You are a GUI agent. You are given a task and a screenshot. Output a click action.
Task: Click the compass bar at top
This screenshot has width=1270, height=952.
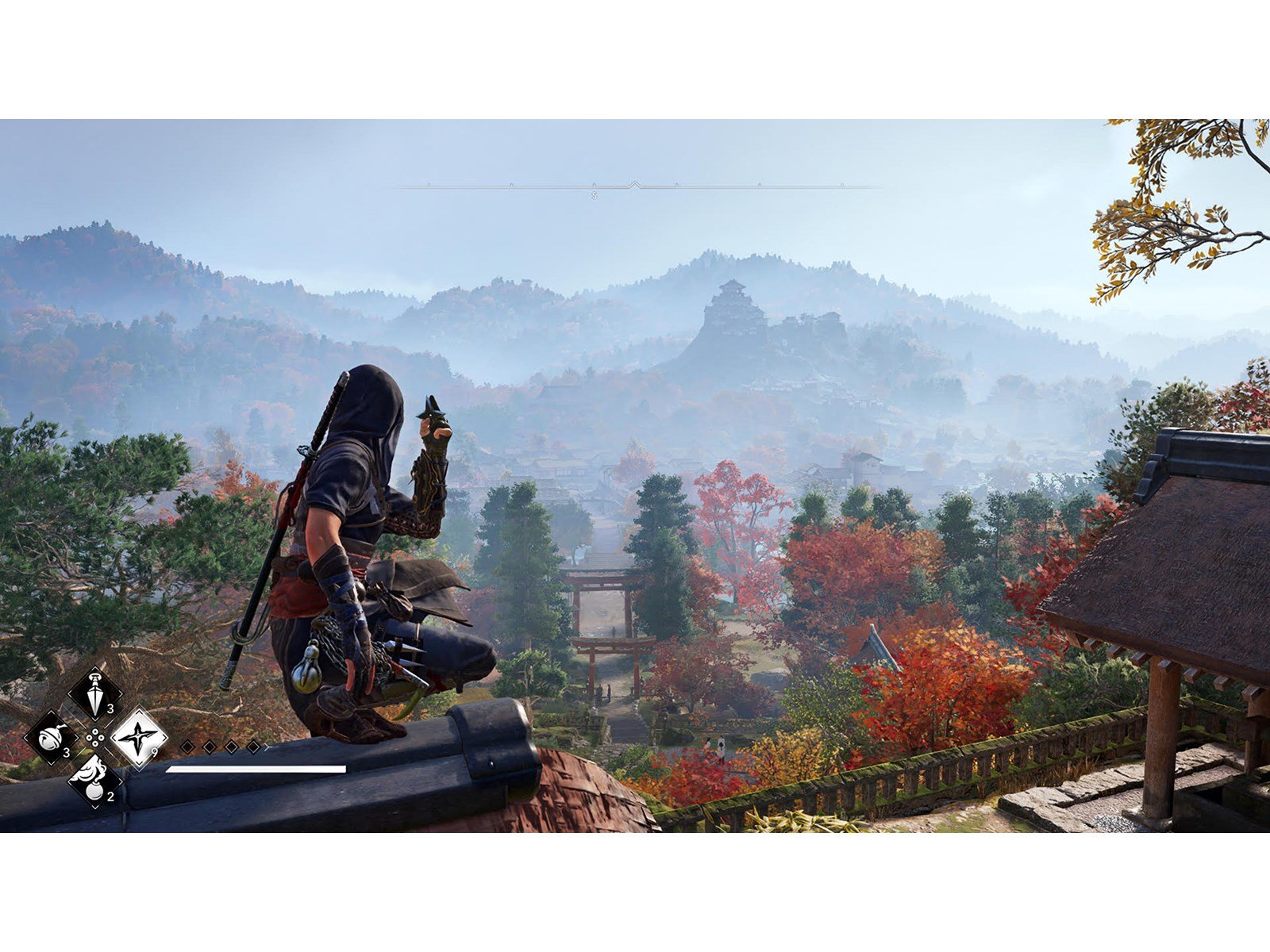[635, 187]
